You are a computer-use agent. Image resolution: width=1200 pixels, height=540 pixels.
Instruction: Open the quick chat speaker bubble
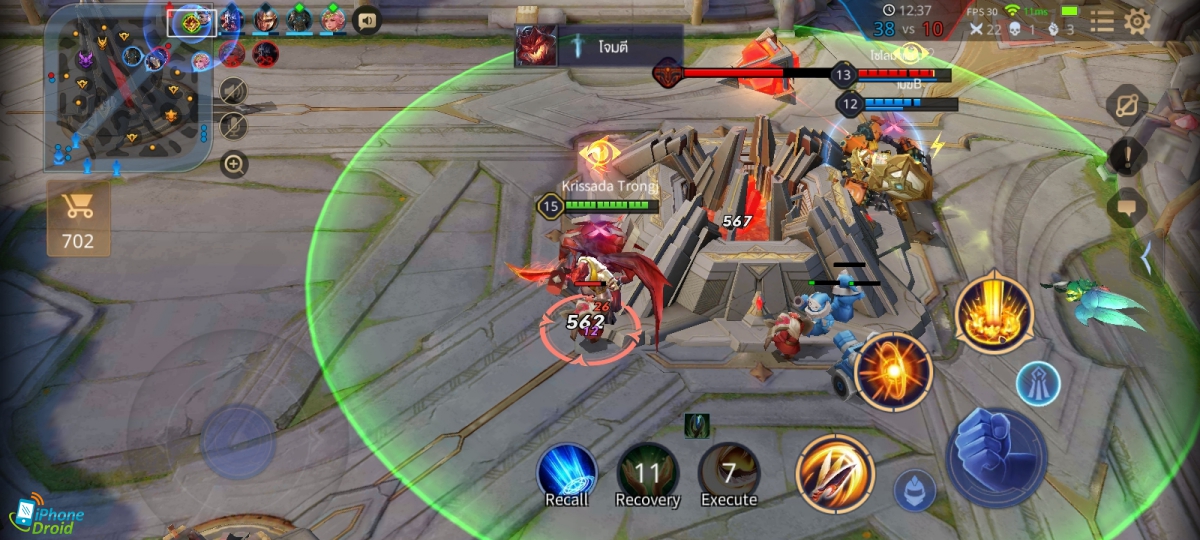(x=366, y=20)
